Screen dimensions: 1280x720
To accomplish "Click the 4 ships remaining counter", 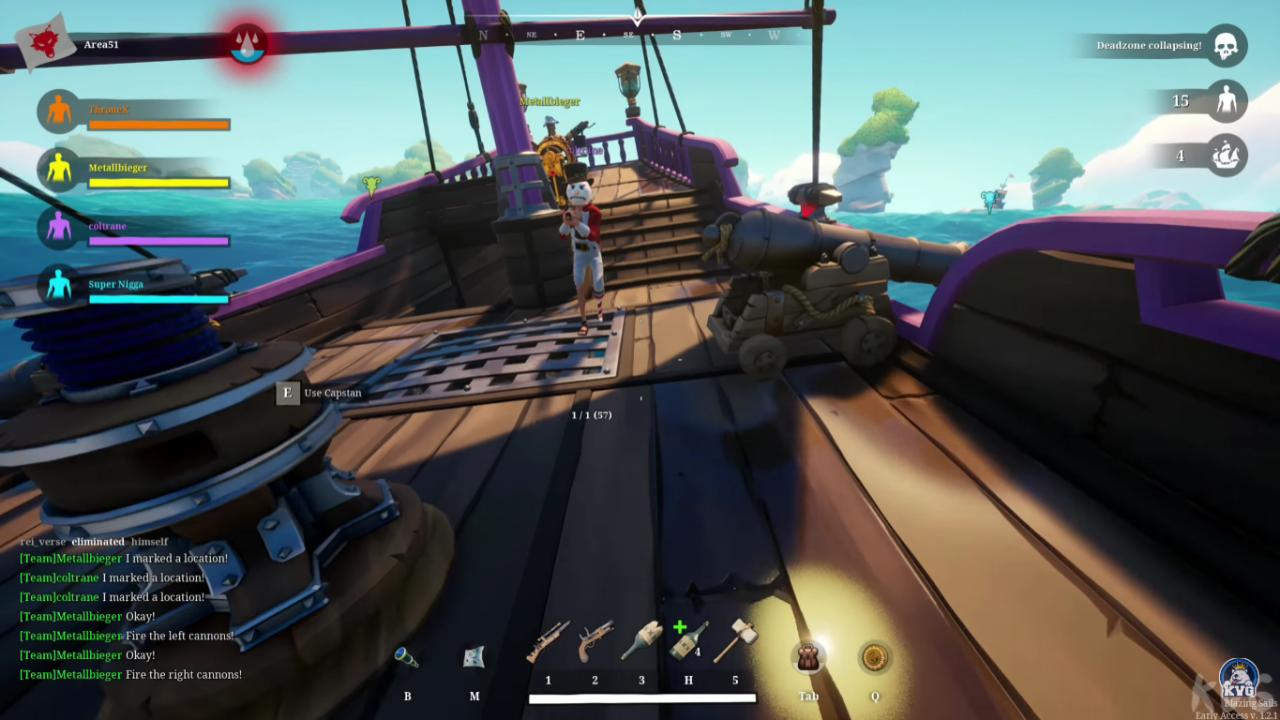I will pyautogui.click(x=1180, y=156).
